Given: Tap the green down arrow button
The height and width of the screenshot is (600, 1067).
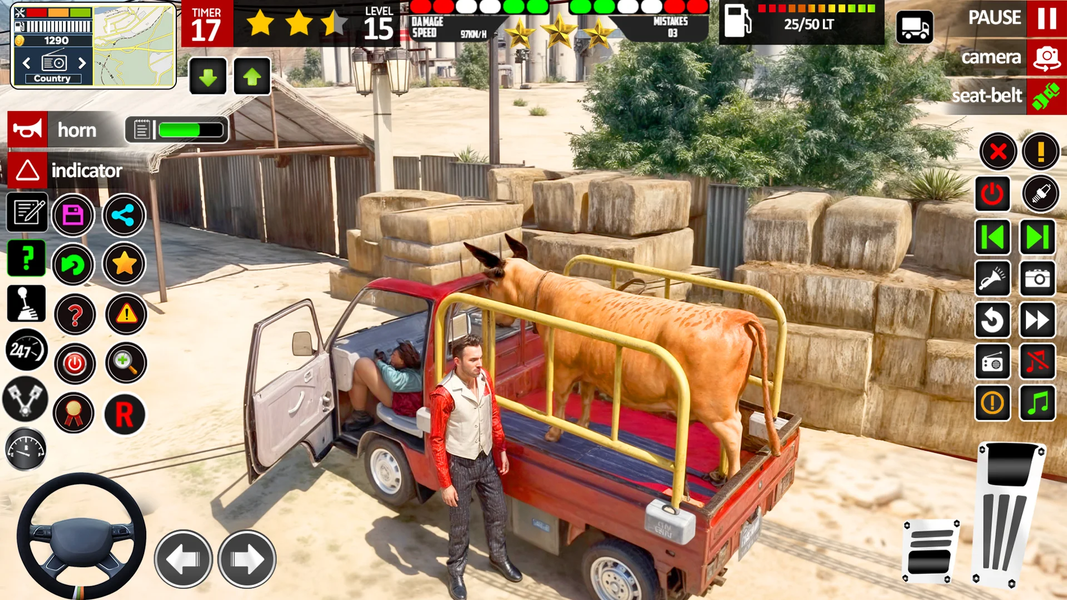Looking at the screenshot, I should click(208, 76).
